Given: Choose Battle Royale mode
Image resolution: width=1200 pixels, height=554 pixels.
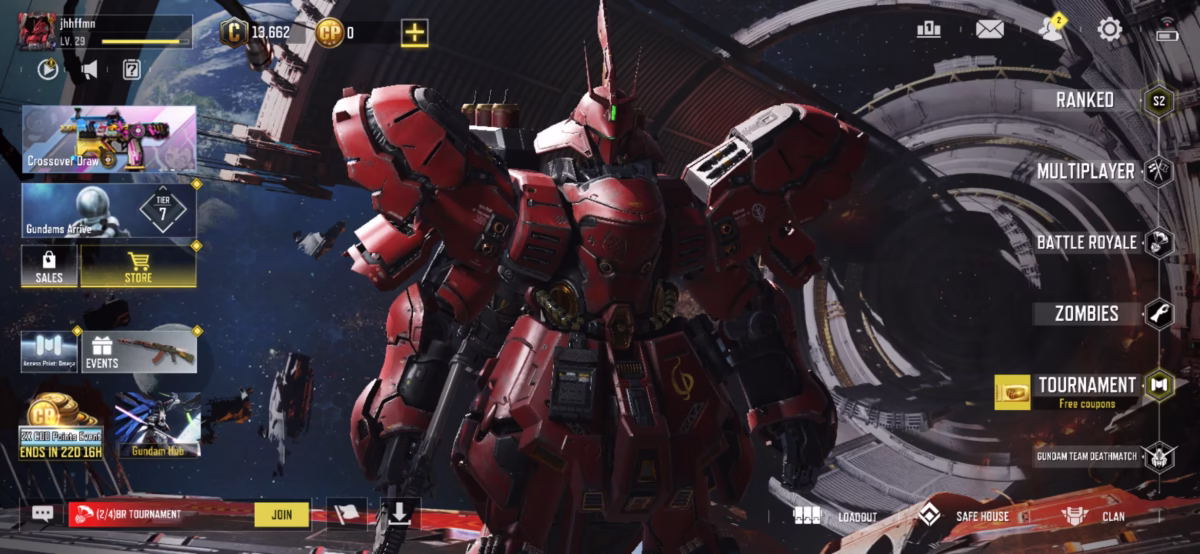Looking at the screenshot, I should 1086,243.
